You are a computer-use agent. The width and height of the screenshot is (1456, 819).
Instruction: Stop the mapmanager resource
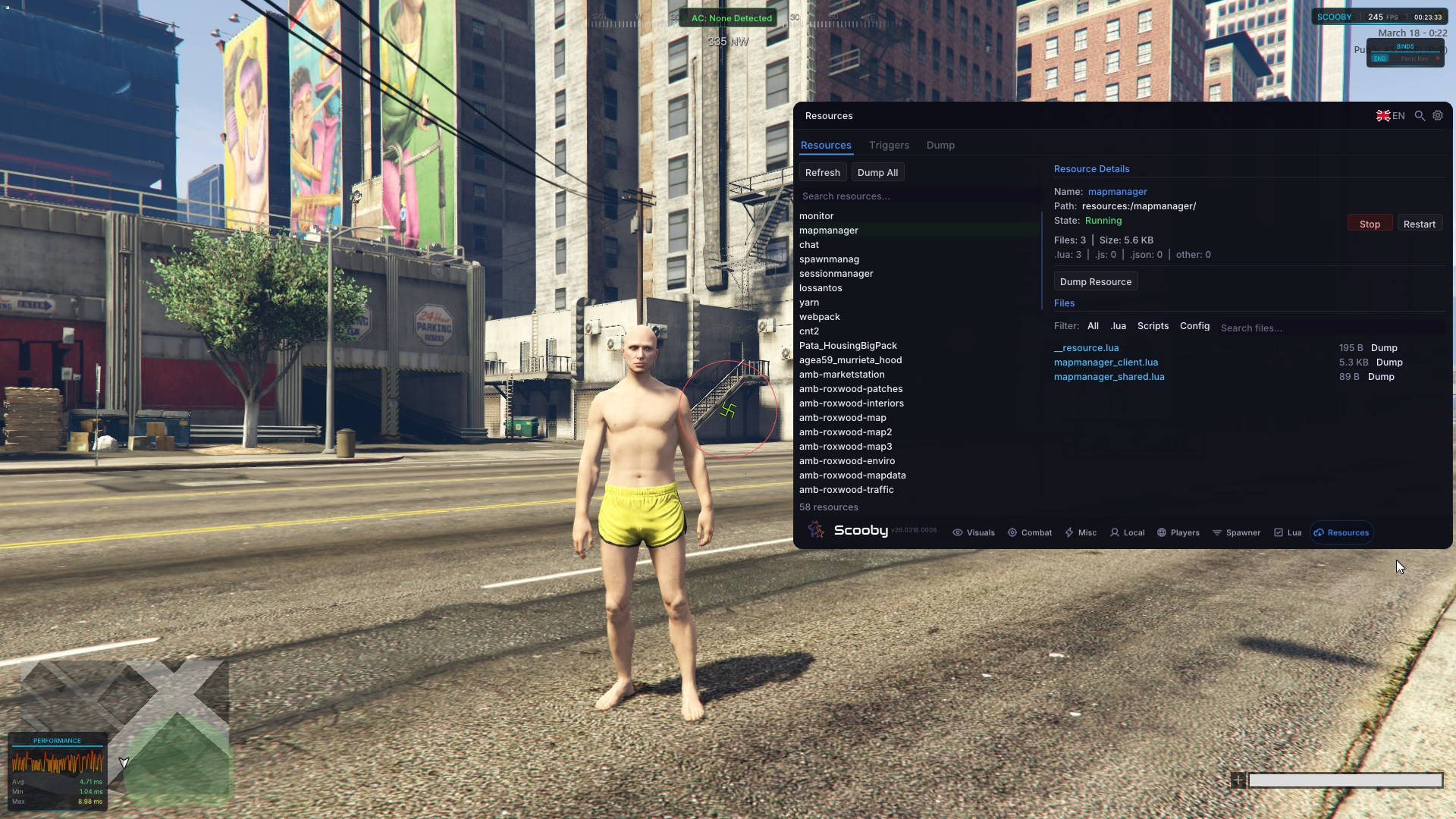(x=1370, y=223)
